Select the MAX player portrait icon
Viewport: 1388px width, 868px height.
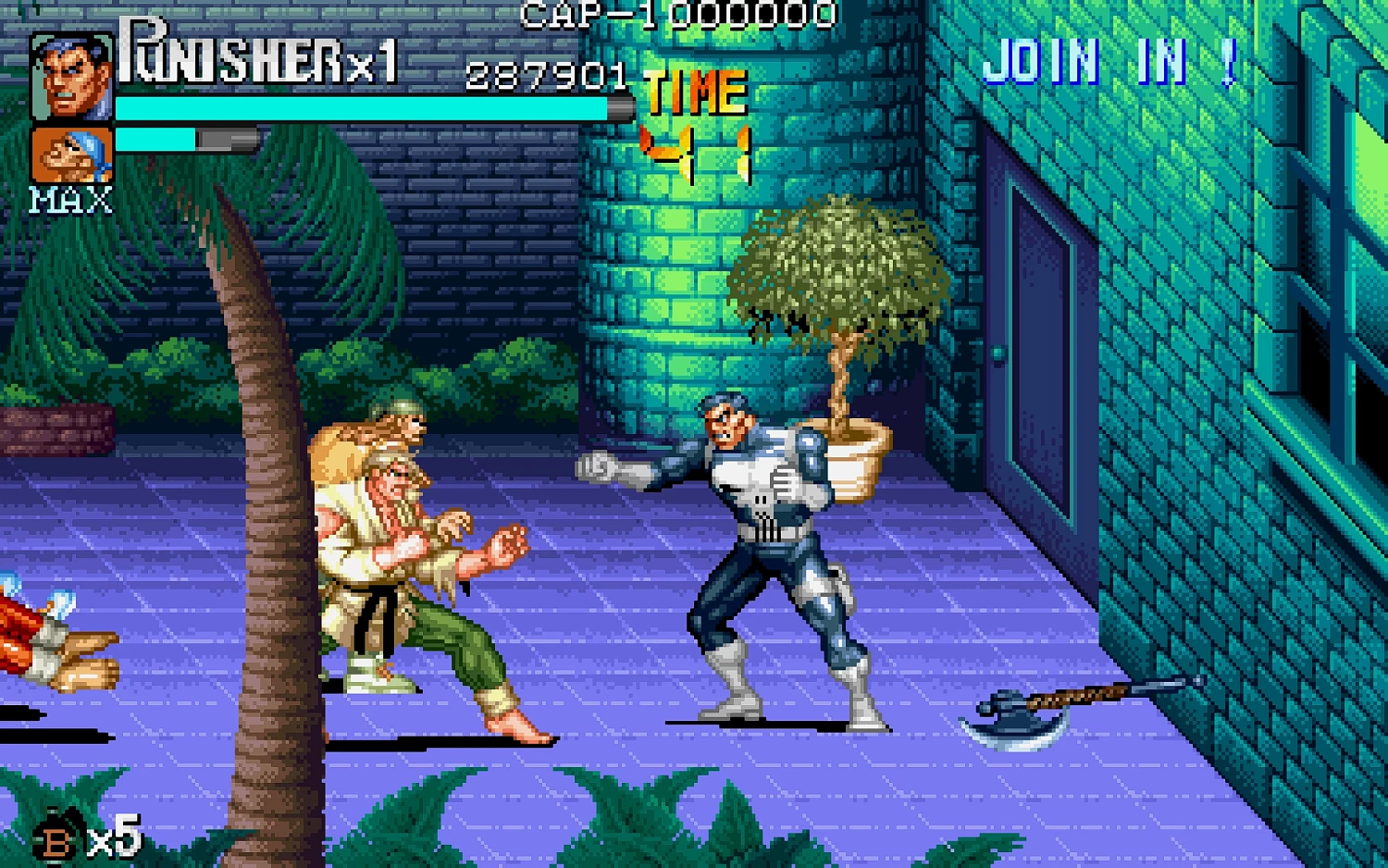72,155
